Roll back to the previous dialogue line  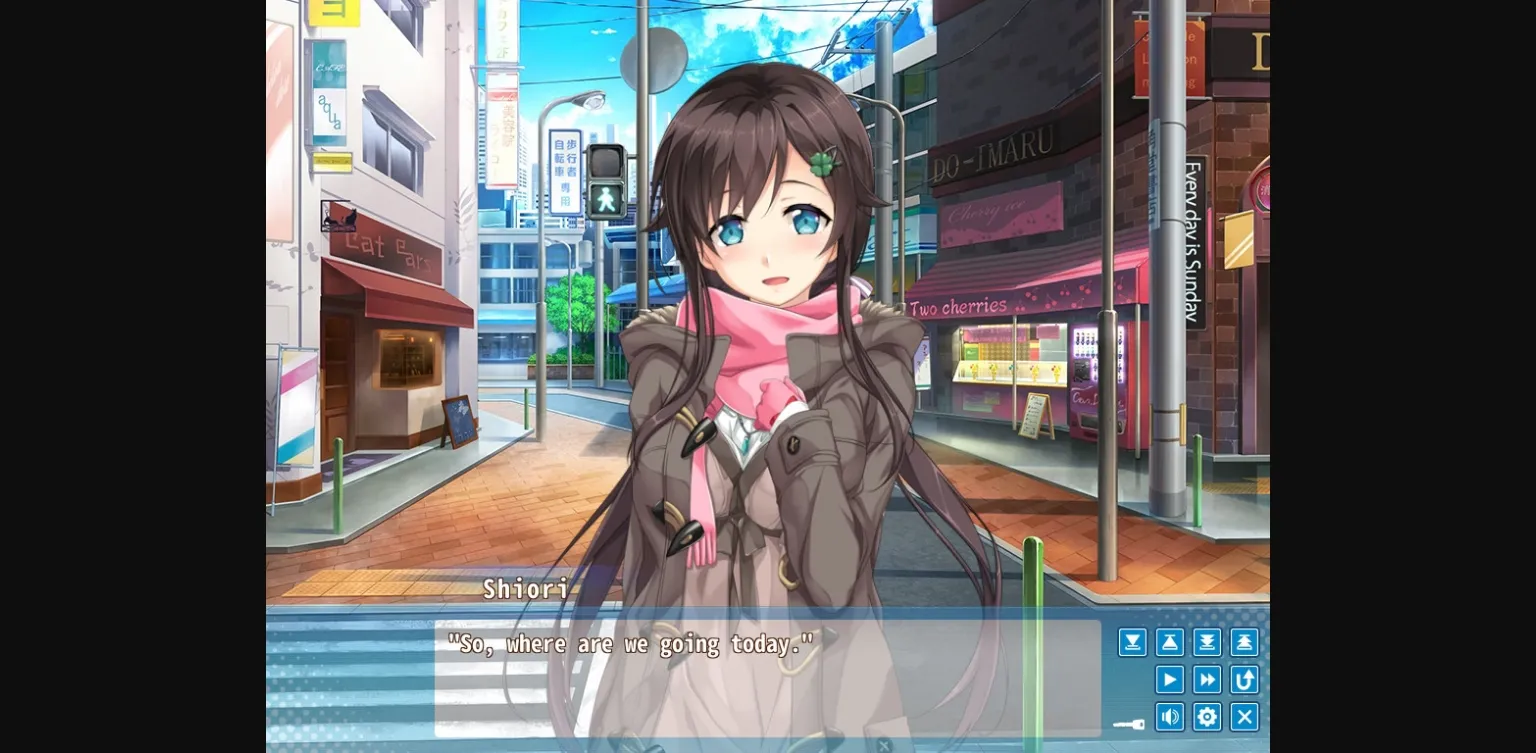coord(1244,679)
